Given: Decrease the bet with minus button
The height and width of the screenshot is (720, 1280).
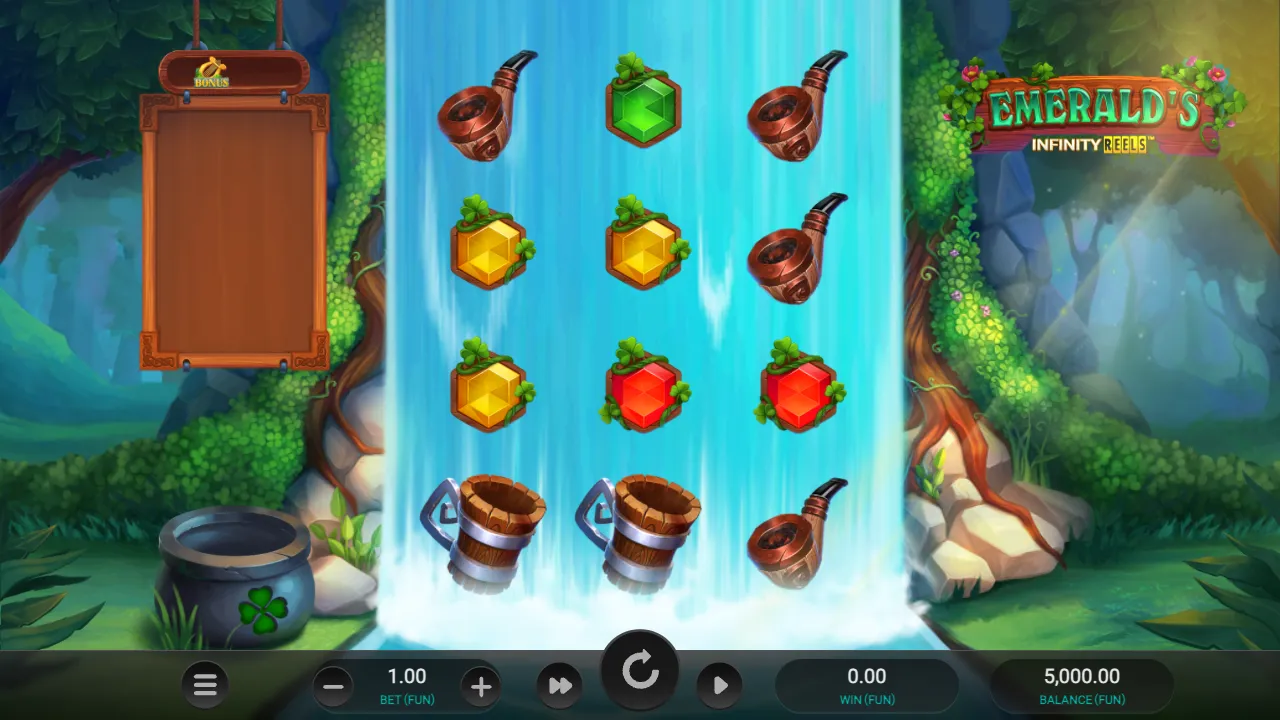Looking at the screenshot, I should pos(333,686).
